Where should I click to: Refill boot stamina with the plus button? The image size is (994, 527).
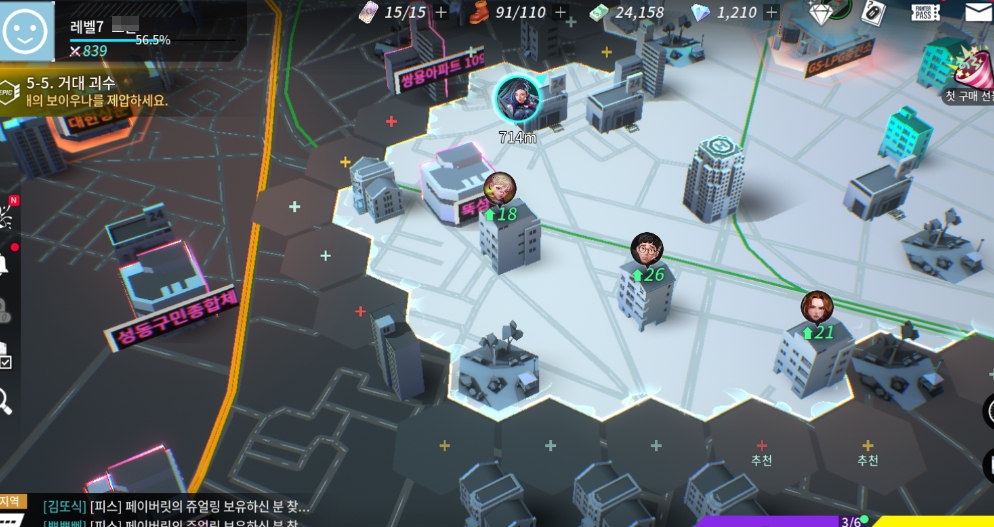coord(560,13)
